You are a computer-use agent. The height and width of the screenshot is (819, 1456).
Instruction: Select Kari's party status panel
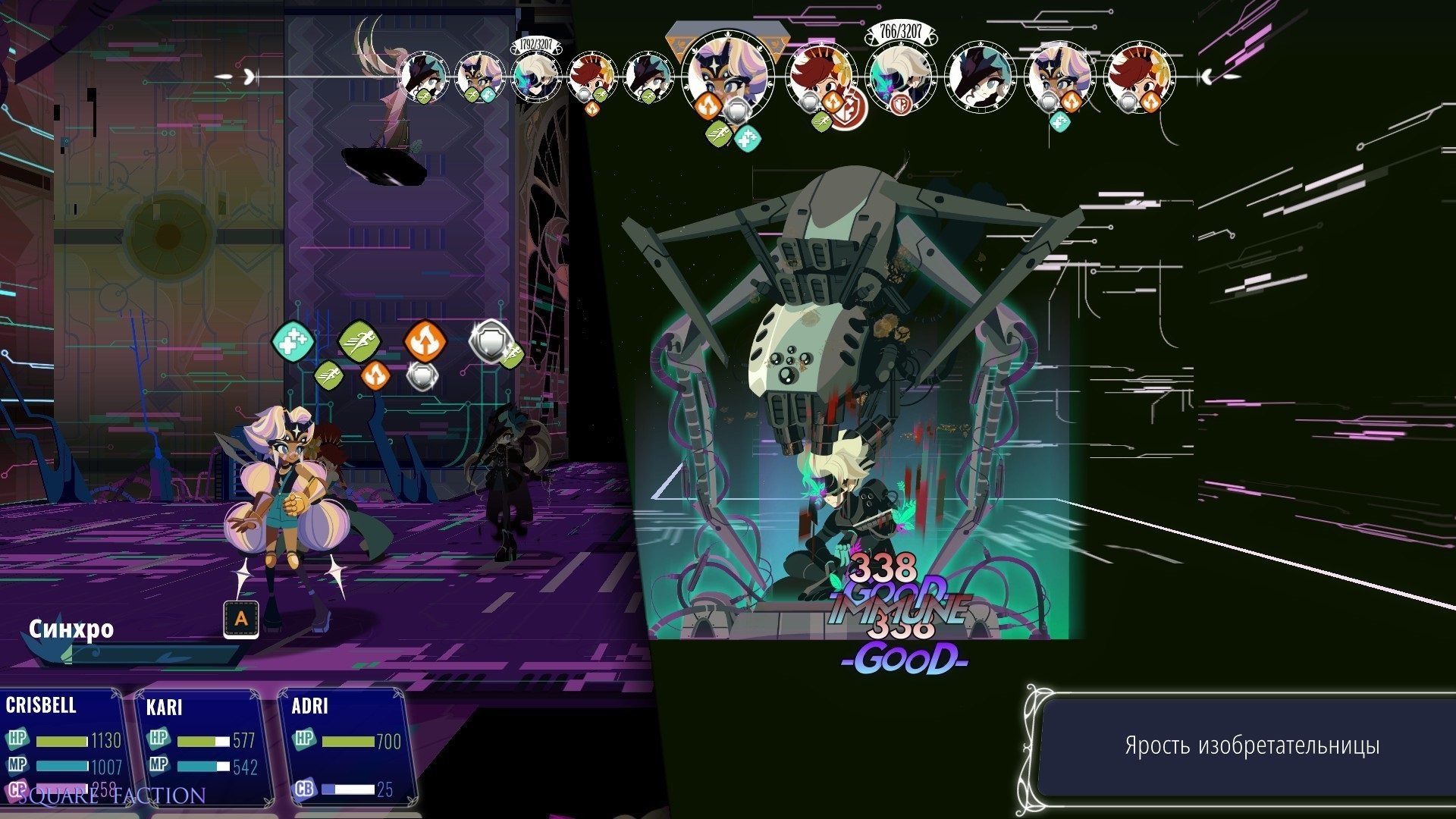pos(201,747)
